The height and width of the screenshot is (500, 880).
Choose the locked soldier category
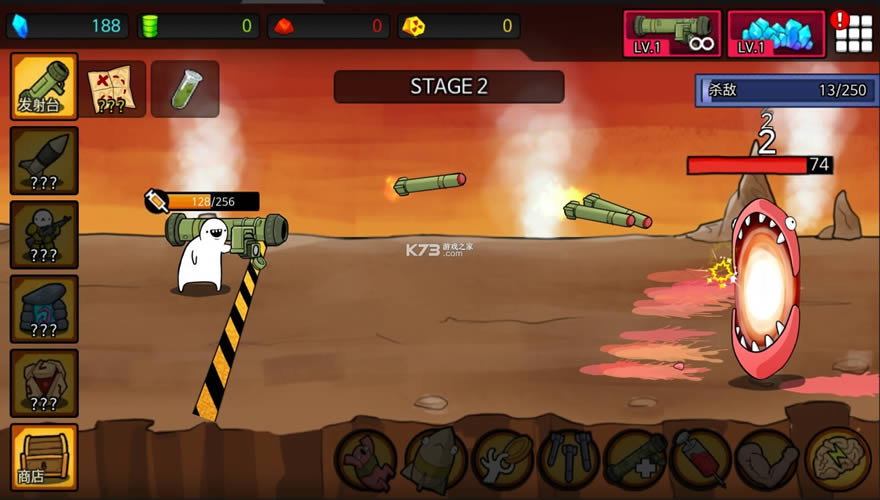(x=44, y=234)
